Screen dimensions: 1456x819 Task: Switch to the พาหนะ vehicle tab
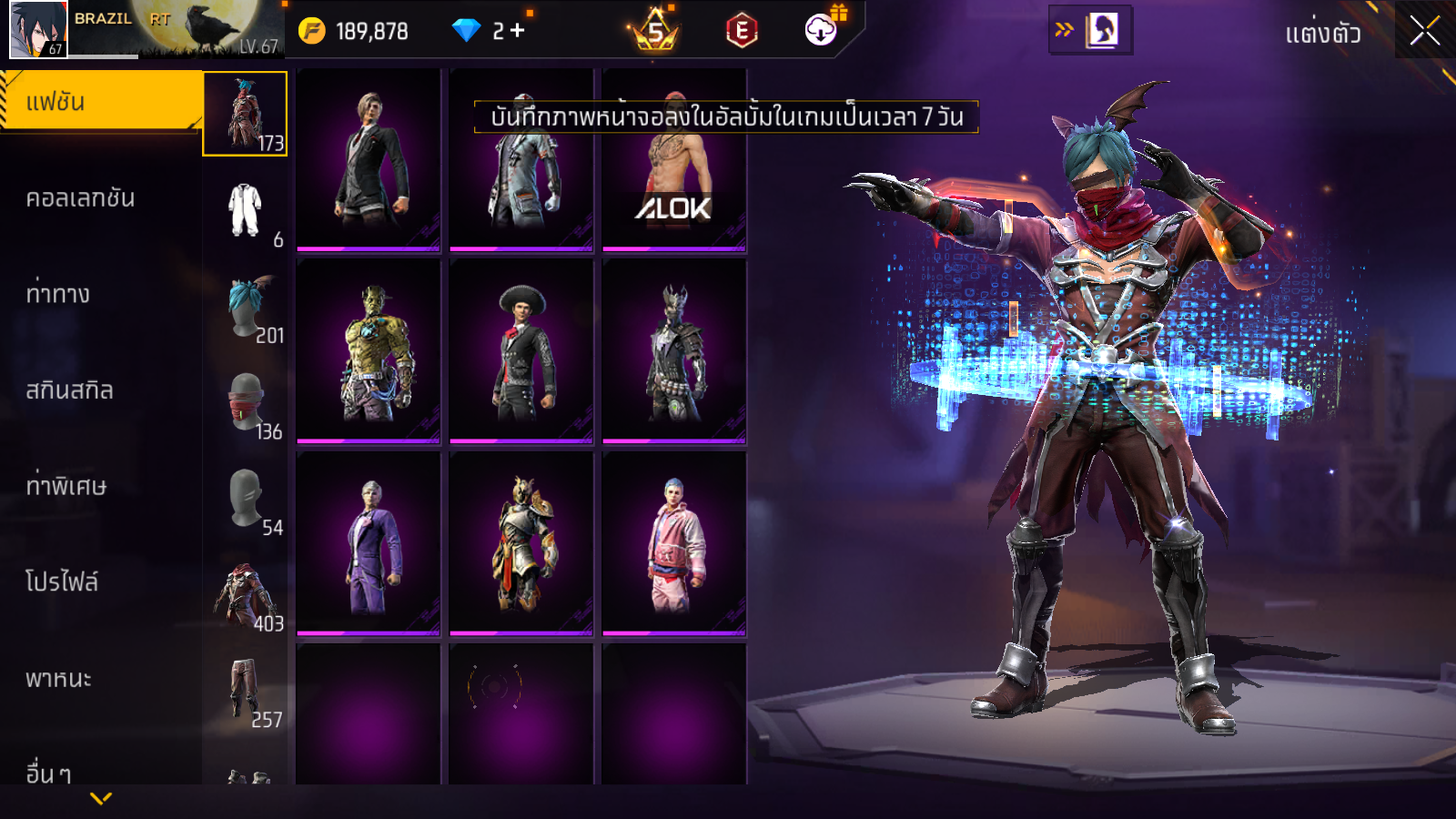coord(59,679)
